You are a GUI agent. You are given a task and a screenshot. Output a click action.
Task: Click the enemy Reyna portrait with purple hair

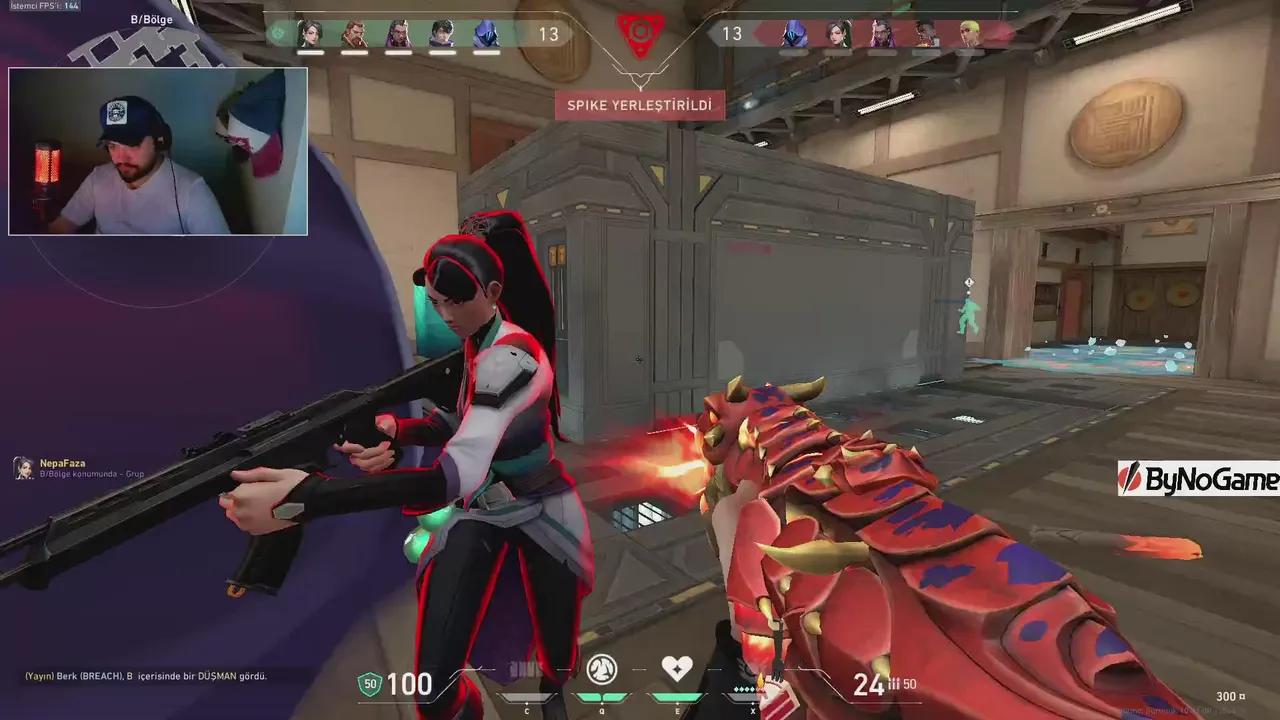[882, 34]
